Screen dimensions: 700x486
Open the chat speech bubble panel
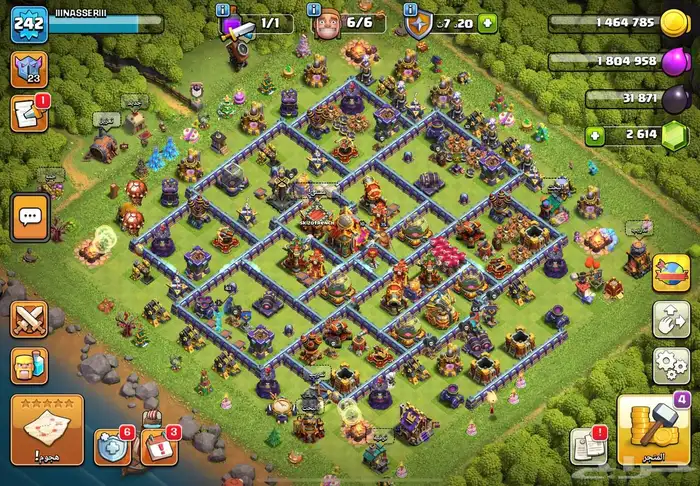pyautogui.click(x=30, y=216)
